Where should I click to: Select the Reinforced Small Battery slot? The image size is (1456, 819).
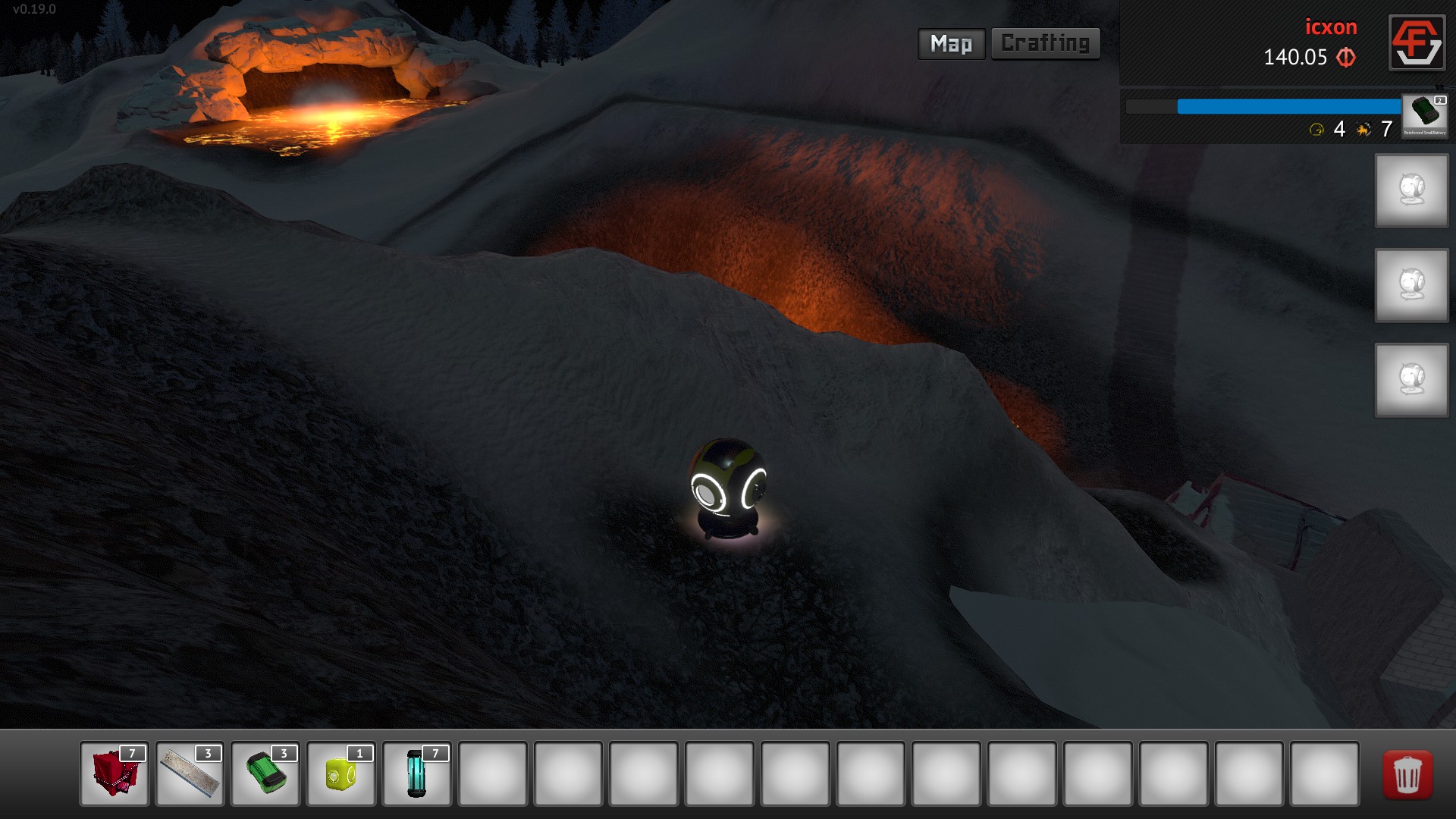[1424, 115]
